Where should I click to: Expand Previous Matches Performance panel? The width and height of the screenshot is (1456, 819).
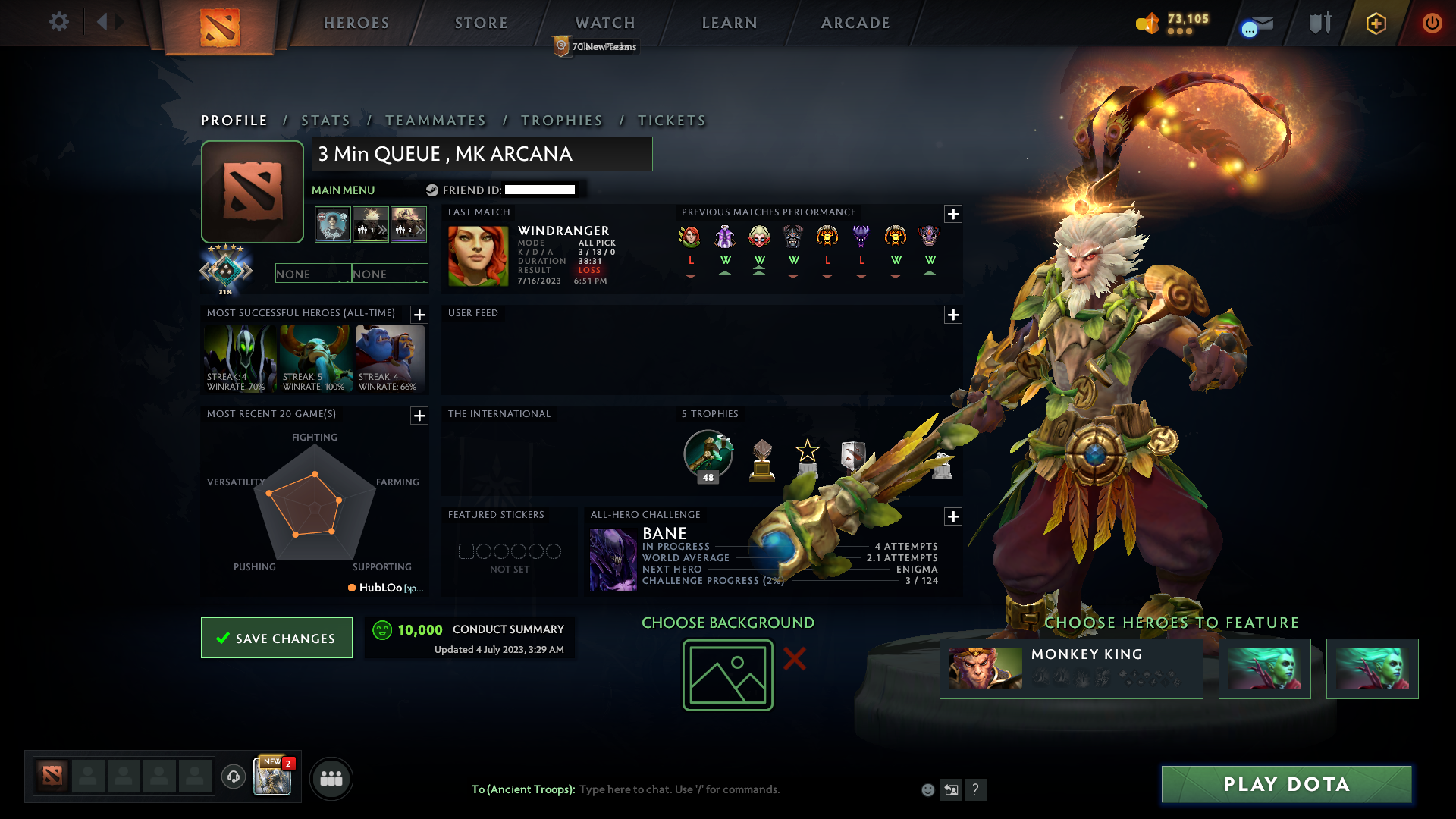[953, 215]
